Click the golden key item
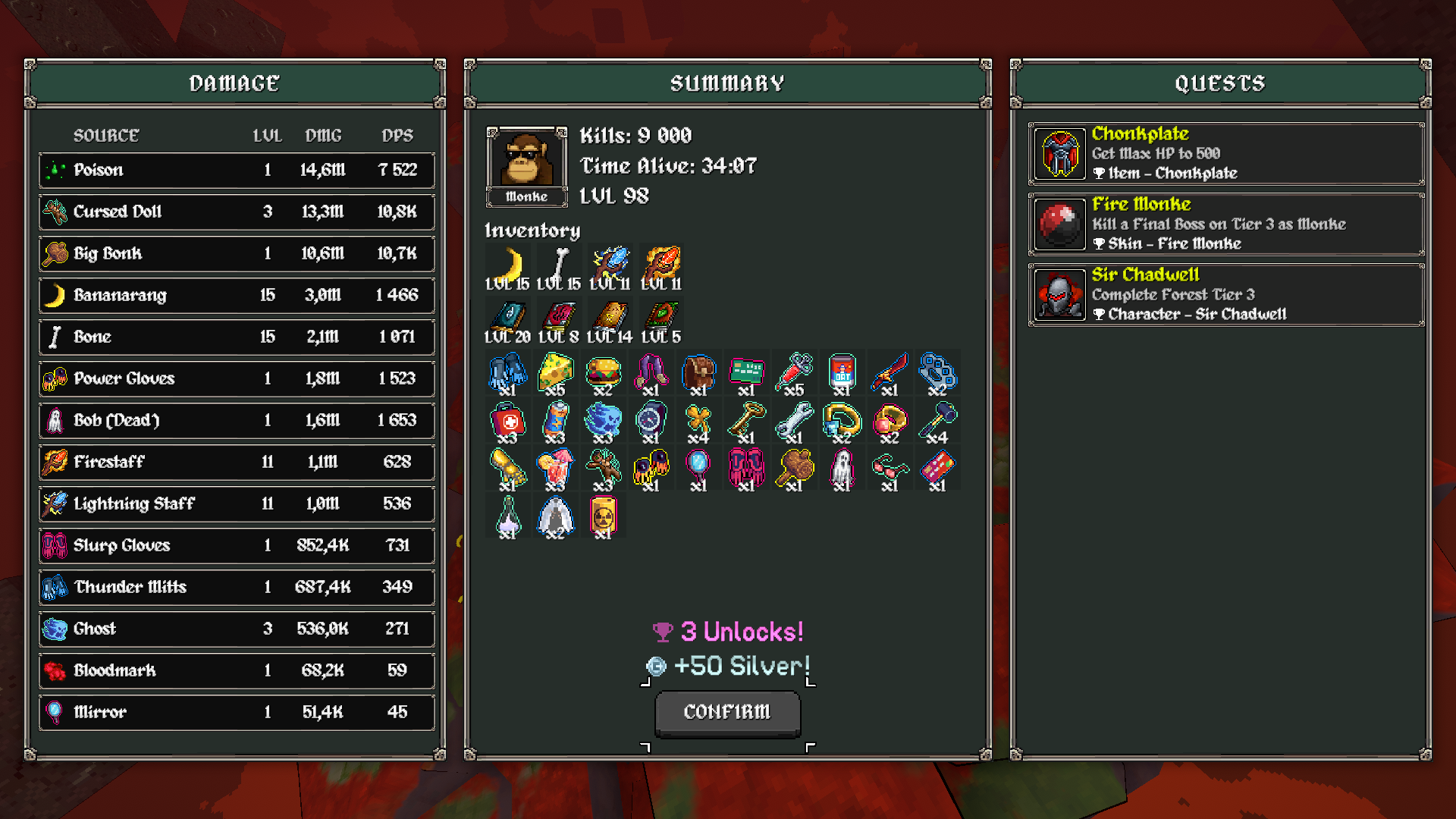 tap(746, 420)
